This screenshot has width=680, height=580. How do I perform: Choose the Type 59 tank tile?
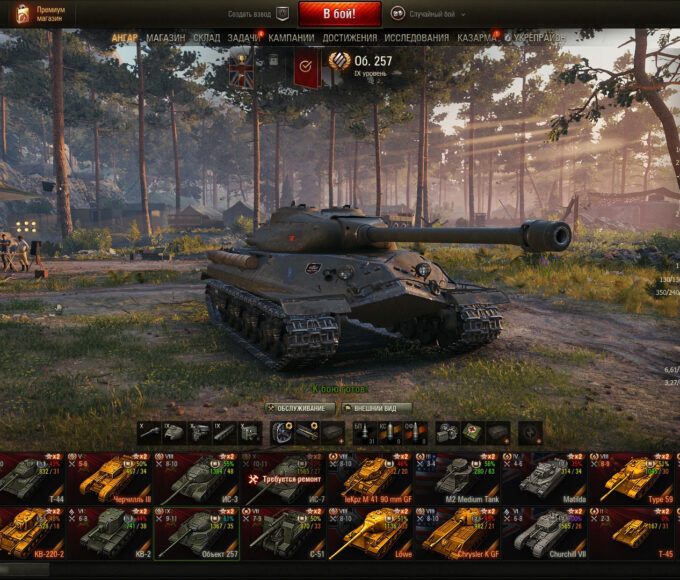click(x=630, y=478)
